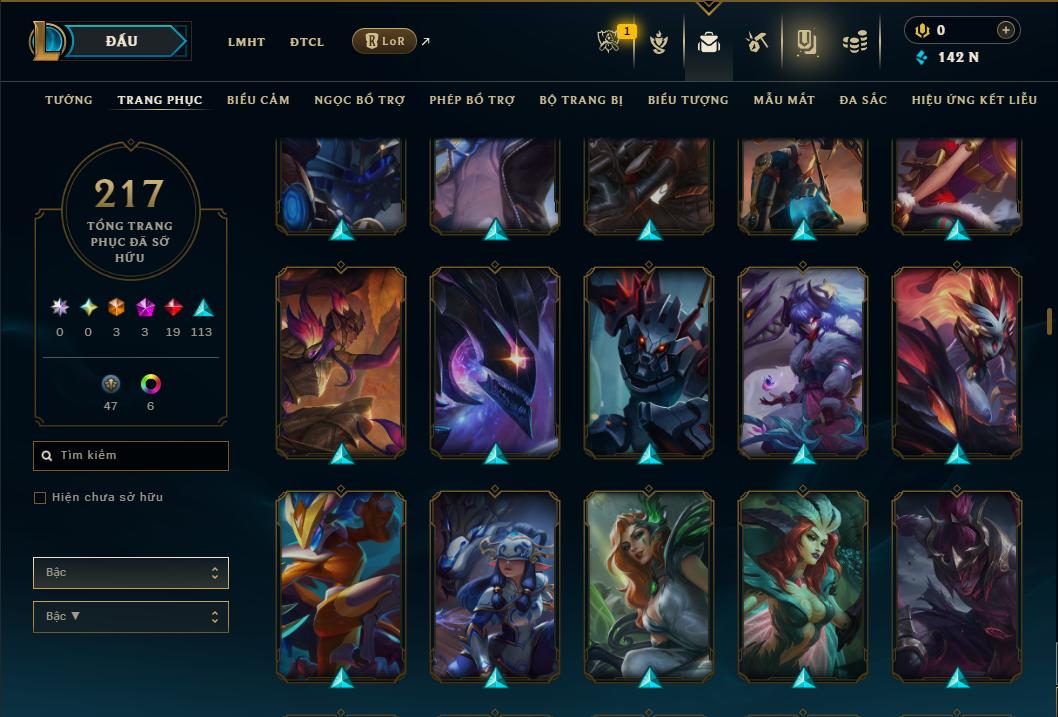
Task: Switch to ĐTCL in the top bar
Action: click(307, 42)
